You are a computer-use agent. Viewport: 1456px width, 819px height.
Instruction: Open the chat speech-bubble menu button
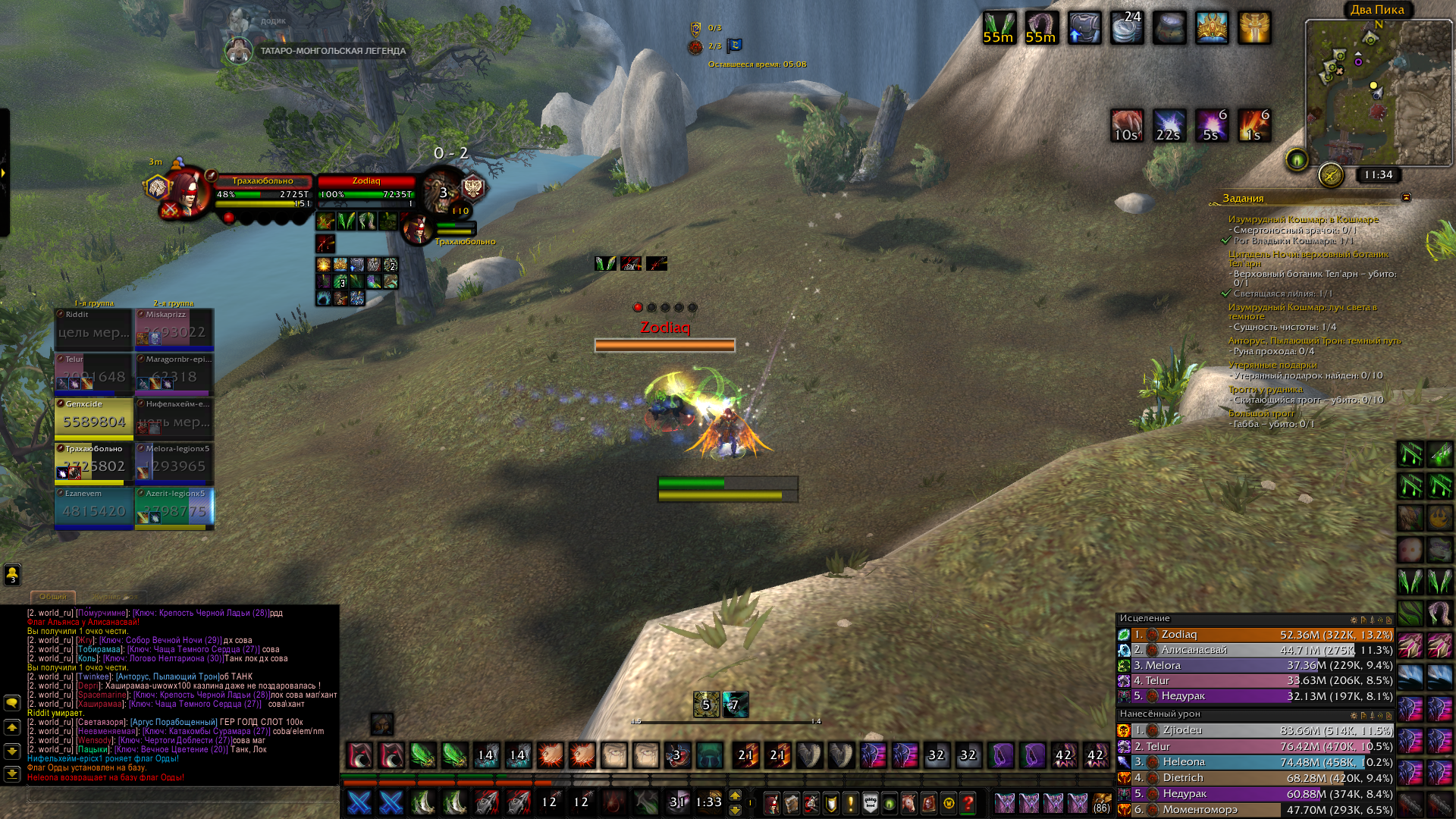click(12, 703)
